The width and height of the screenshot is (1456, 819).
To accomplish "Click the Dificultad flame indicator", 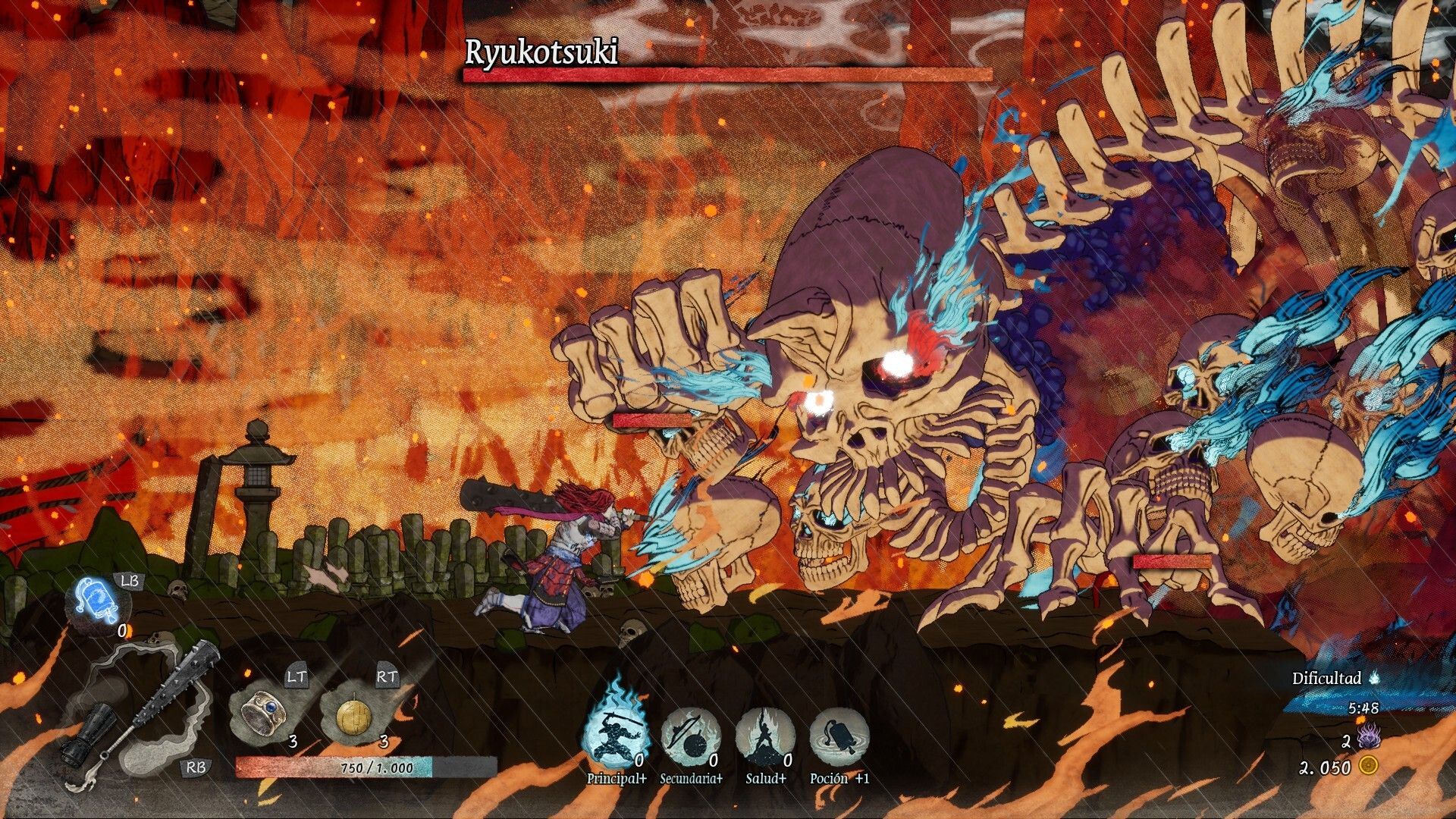I will 1374,677.
